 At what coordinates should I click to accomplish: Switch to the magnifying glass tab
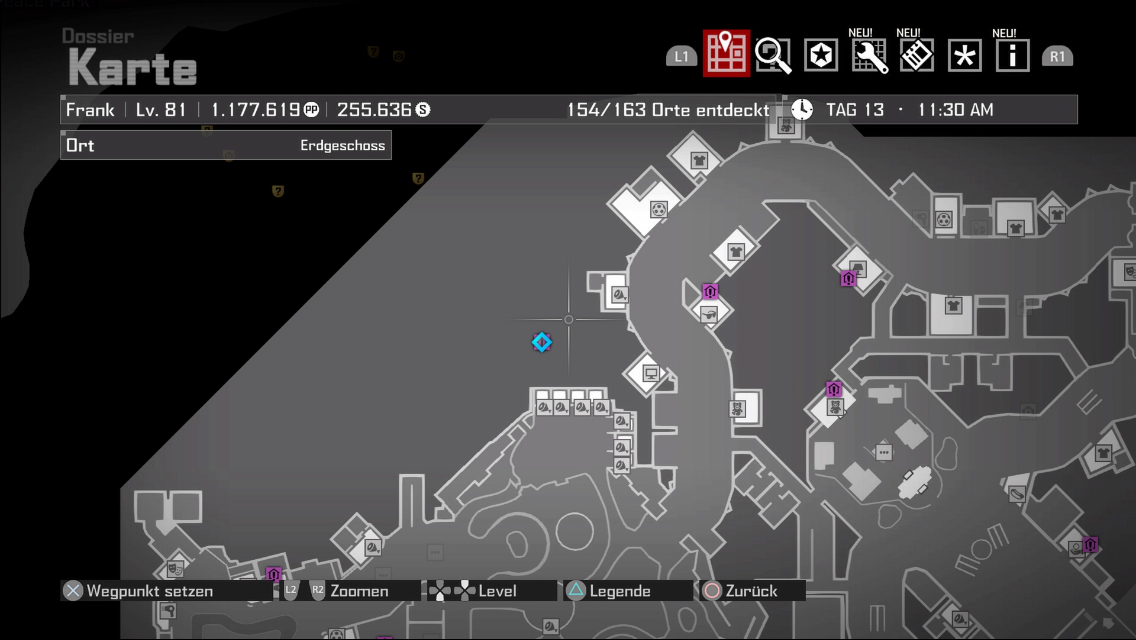click(x=773, y=55)
